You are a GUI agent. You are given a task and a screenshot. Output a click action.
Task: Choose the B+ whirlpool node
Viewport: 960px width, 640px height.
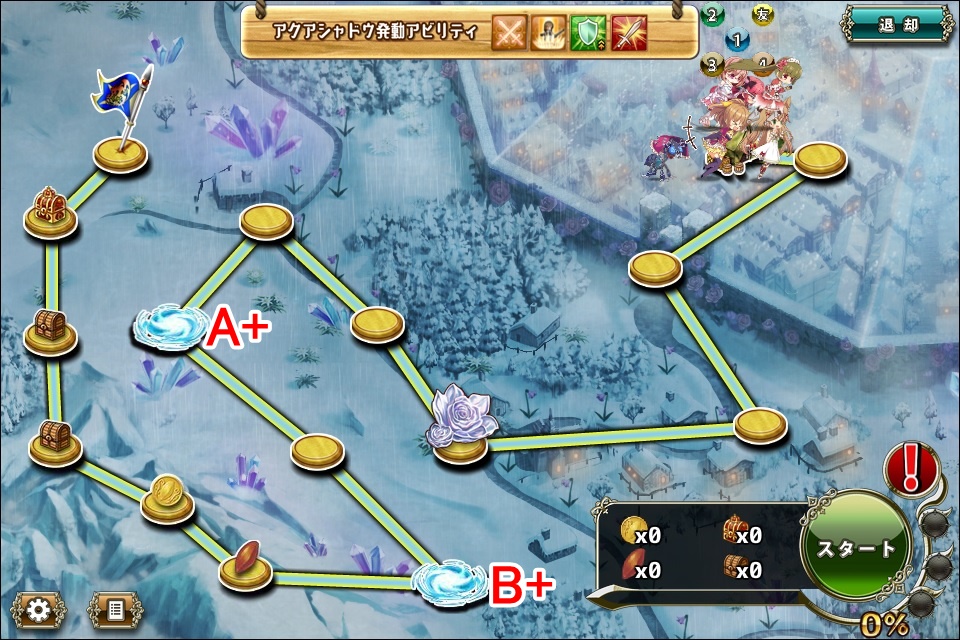(446, 581)
